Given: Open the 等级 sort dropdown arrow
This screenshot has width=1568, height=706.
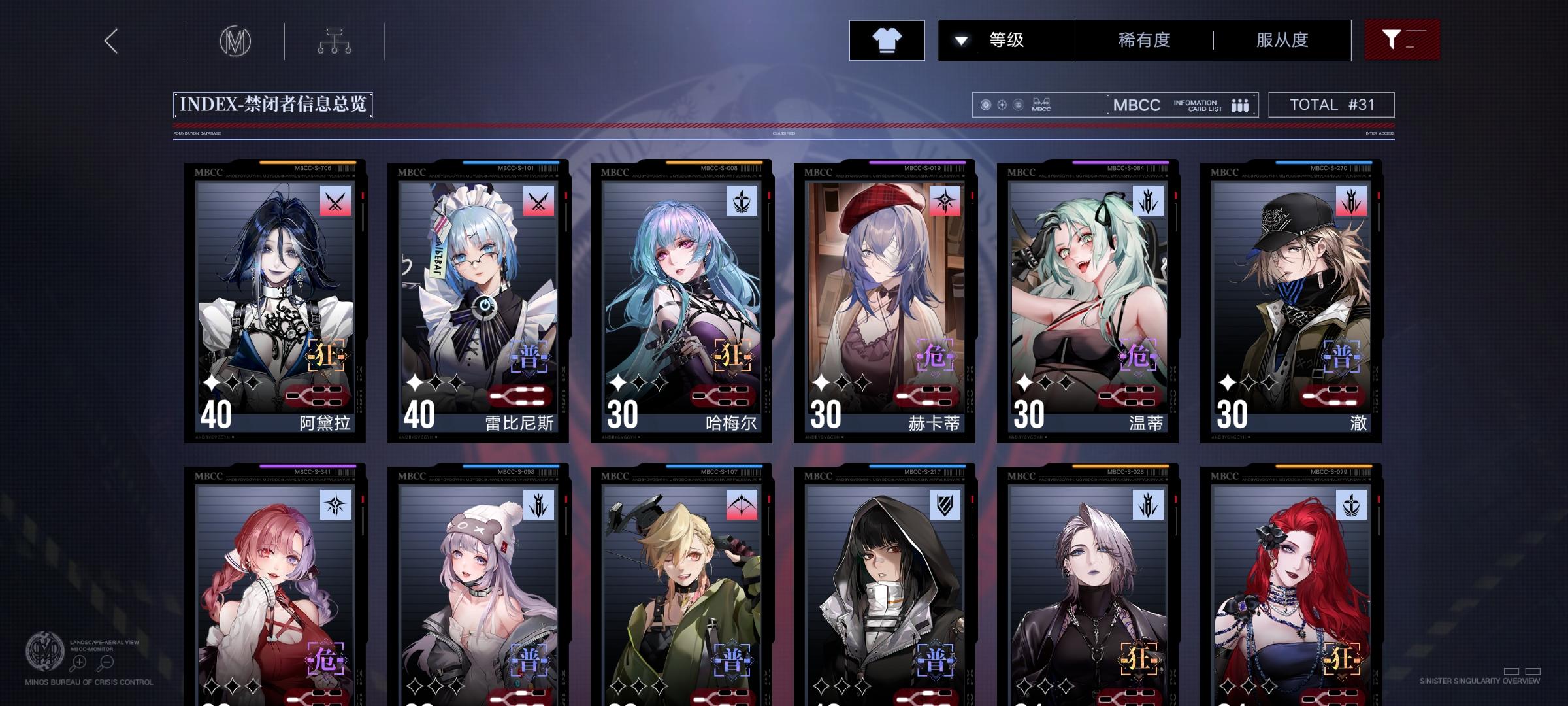Looking at the screenshot, I should coord(960,40).
